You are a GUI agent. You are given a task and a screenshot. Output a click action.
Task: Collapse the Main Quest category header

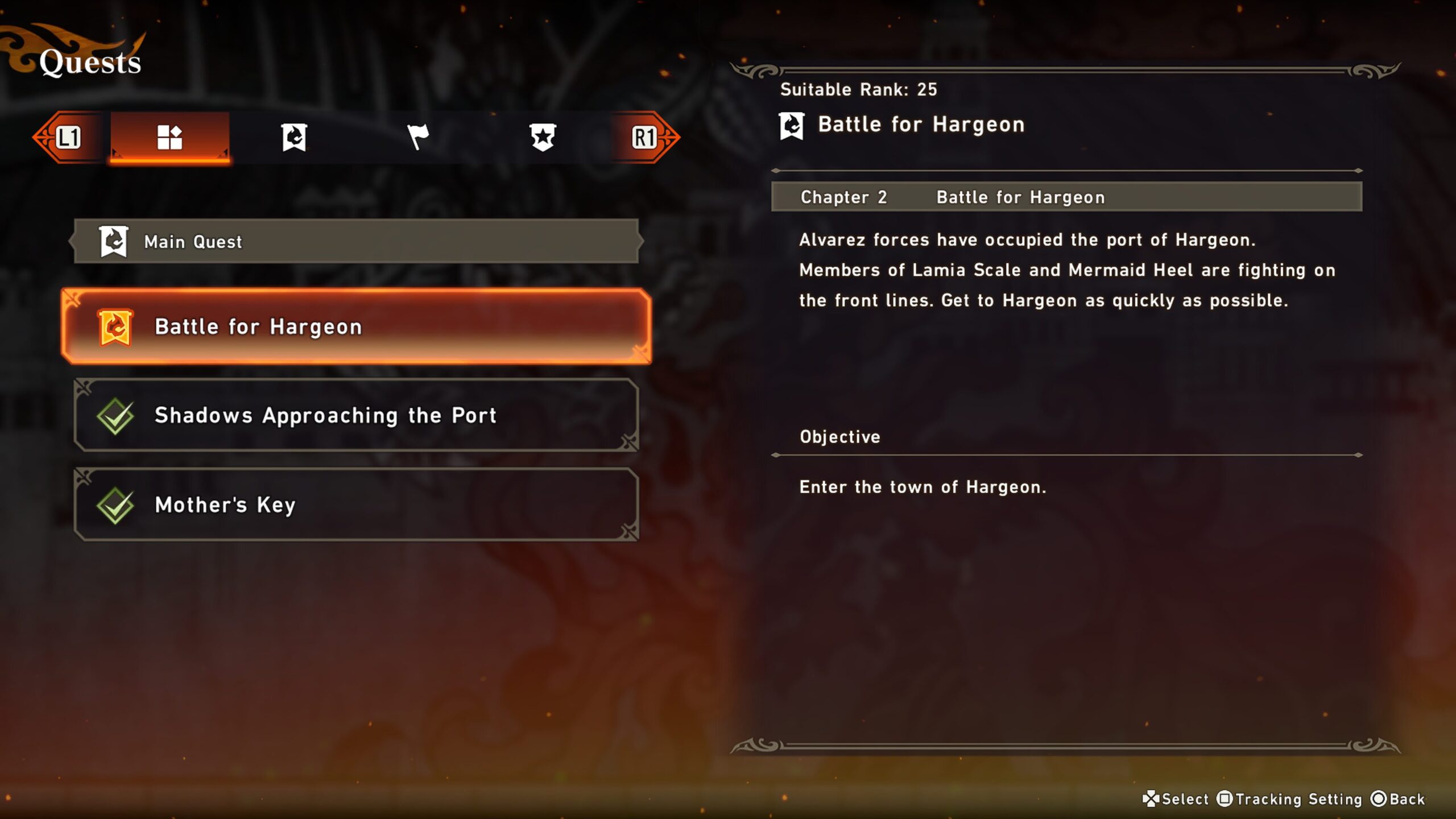click(x=356, y=242)
